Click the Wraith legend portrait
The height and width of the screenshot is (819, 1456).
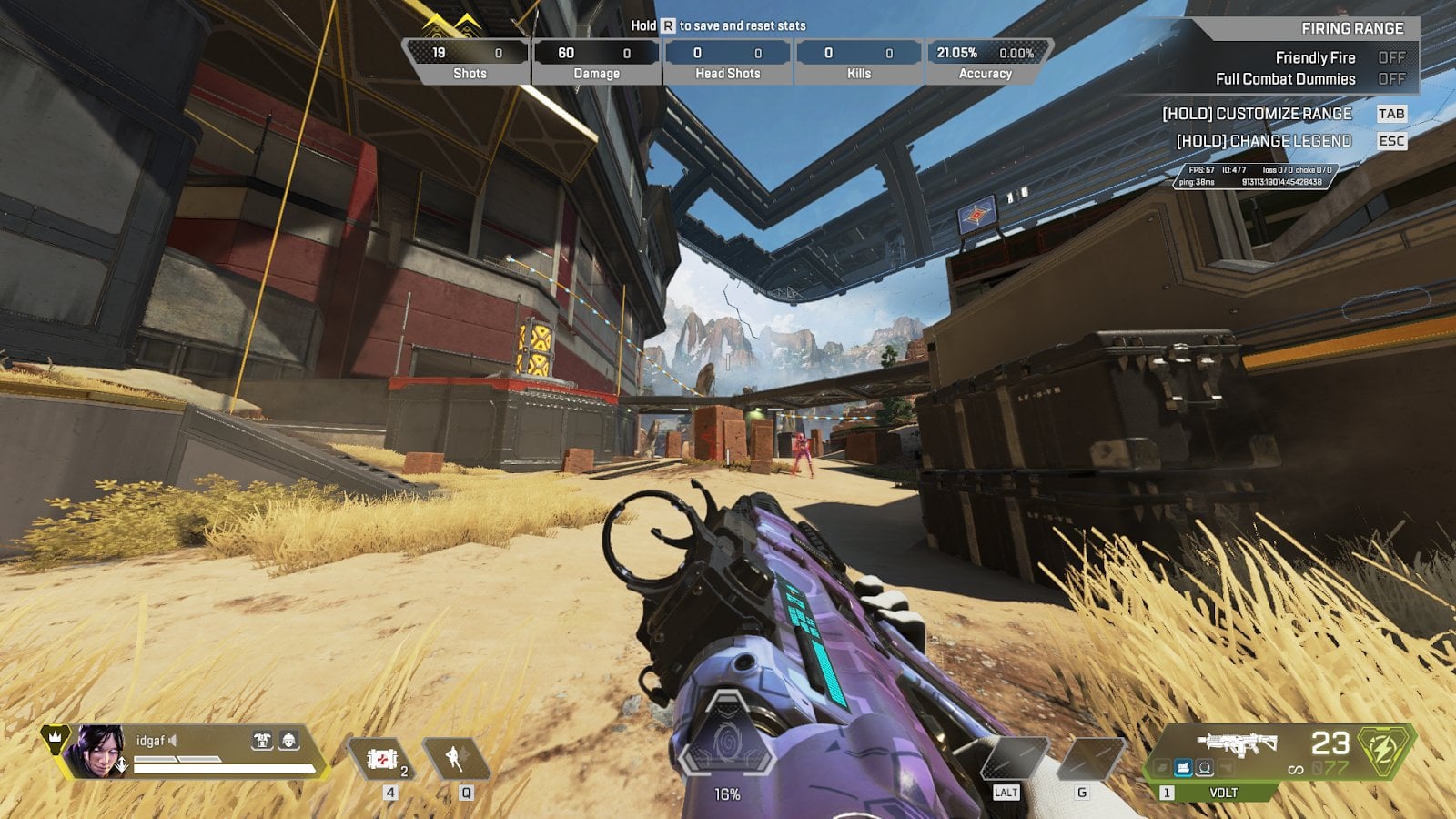99,752
